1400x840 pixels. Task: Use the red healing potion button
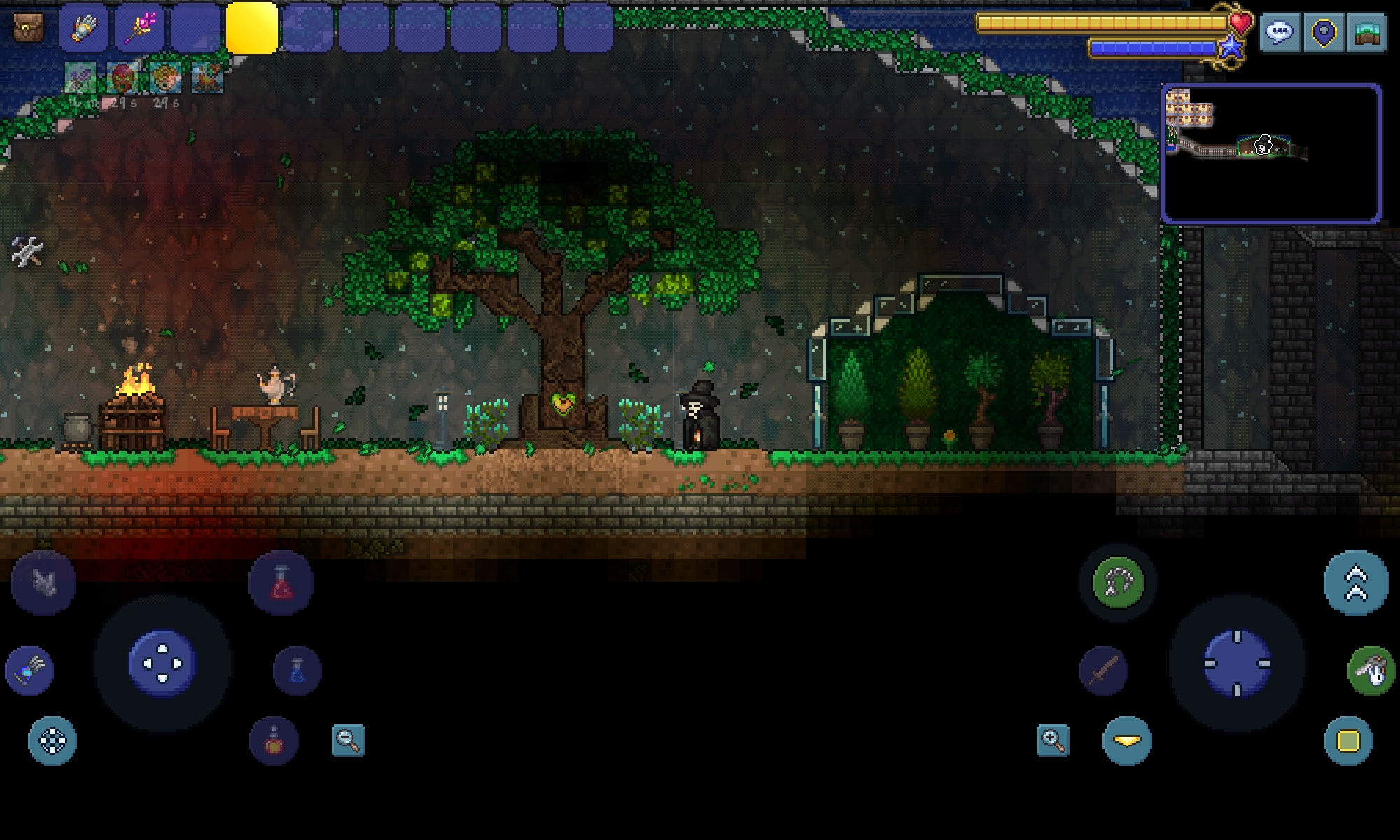point(281,583)
